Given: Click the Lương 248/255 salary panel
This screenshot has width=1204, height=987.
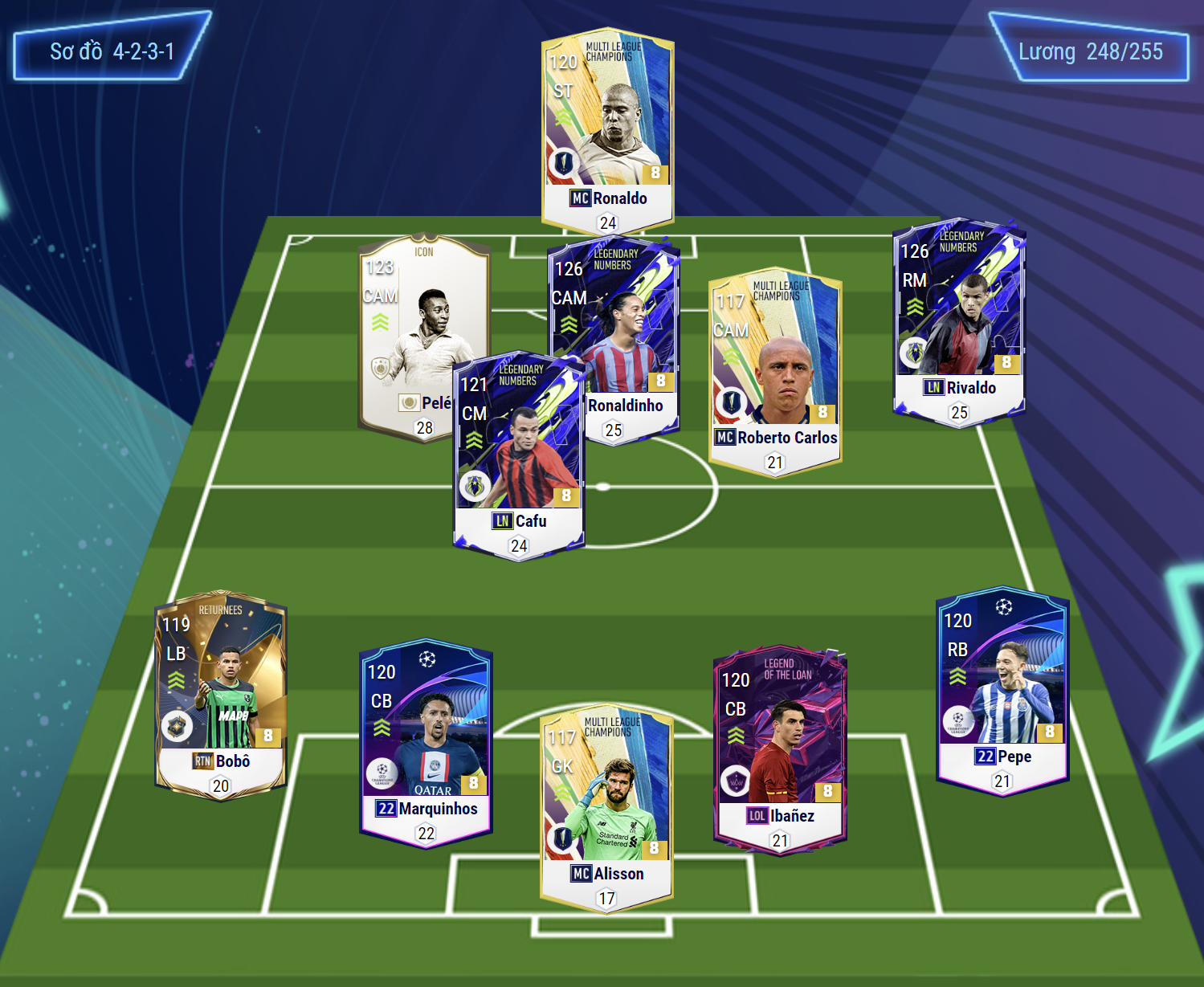Looking at the screenshot, I should coord(1090,51).
